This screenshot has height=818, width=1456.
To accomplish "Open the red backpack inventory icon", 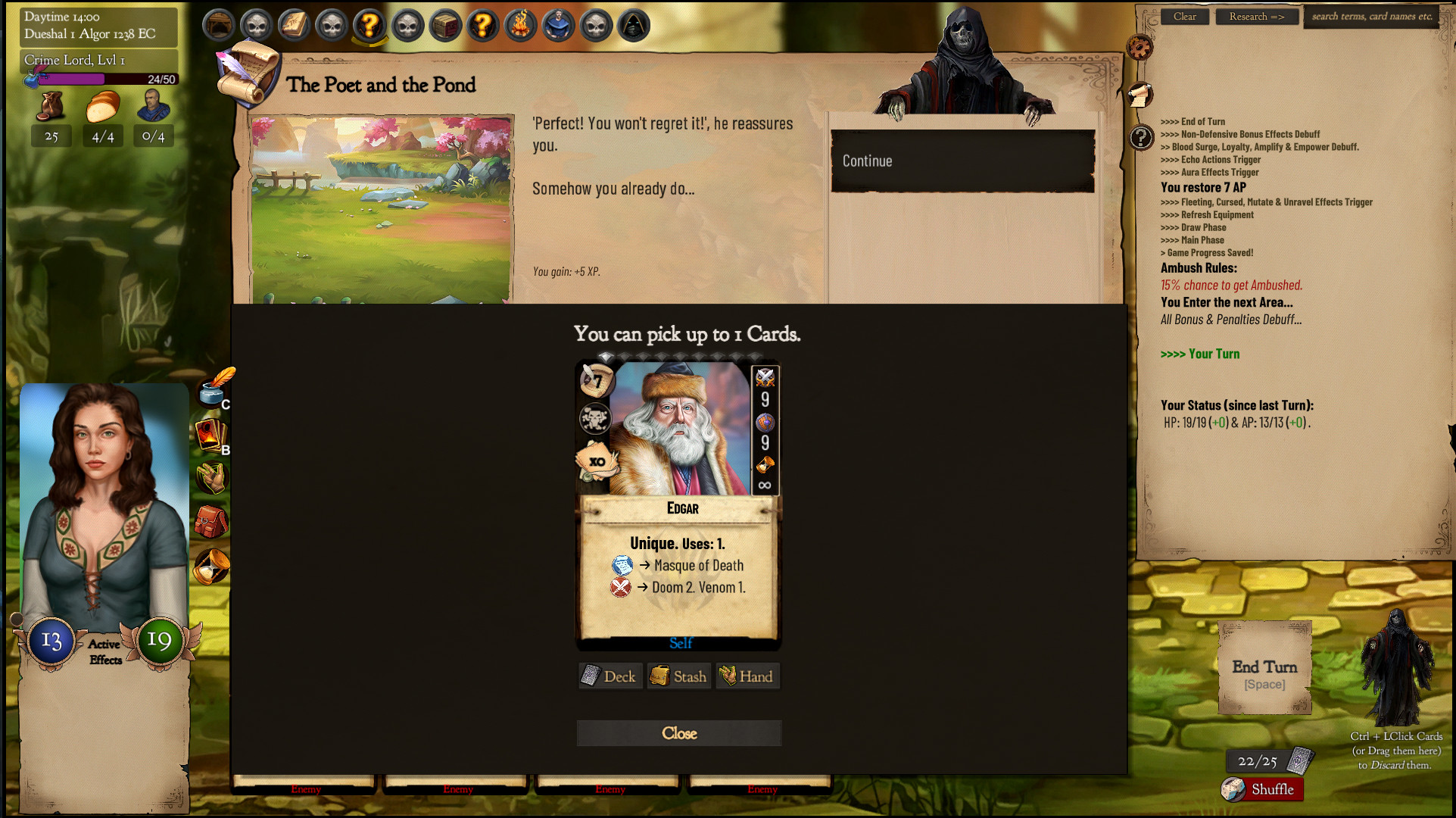I will point(212,521).
